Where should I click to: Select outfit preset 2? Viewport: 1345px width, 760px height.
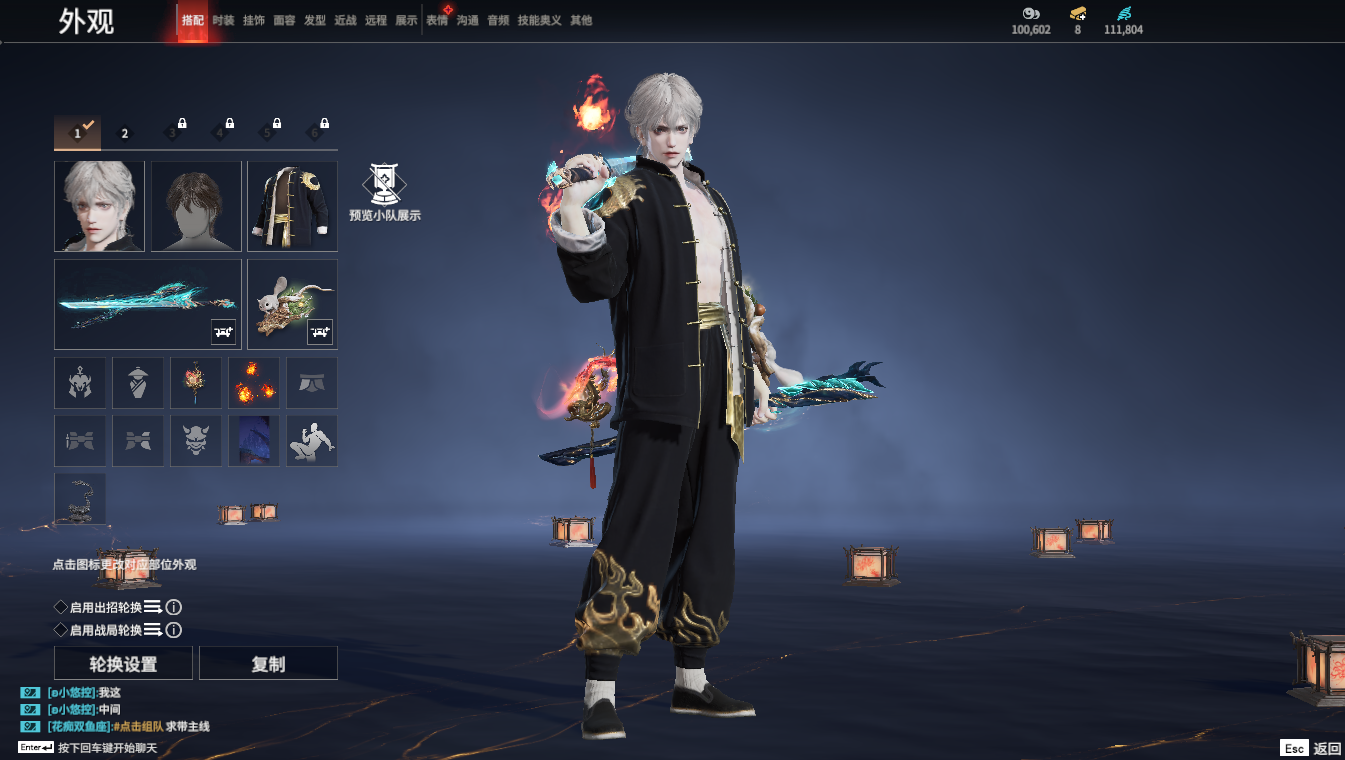(125, 133)
